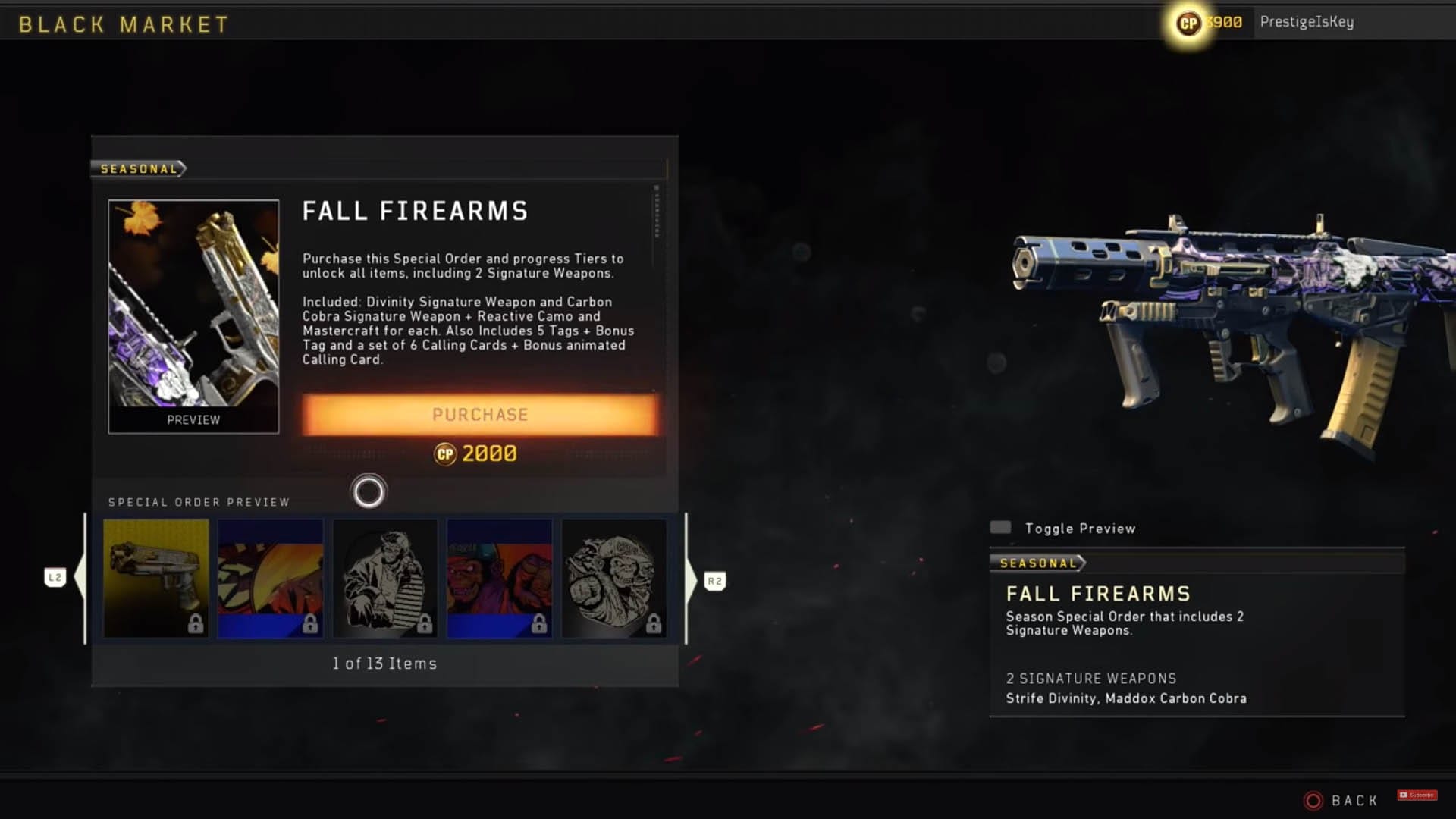1456x819 pixels.
Task: Select the golden pistol preview item
Action: 156,578
